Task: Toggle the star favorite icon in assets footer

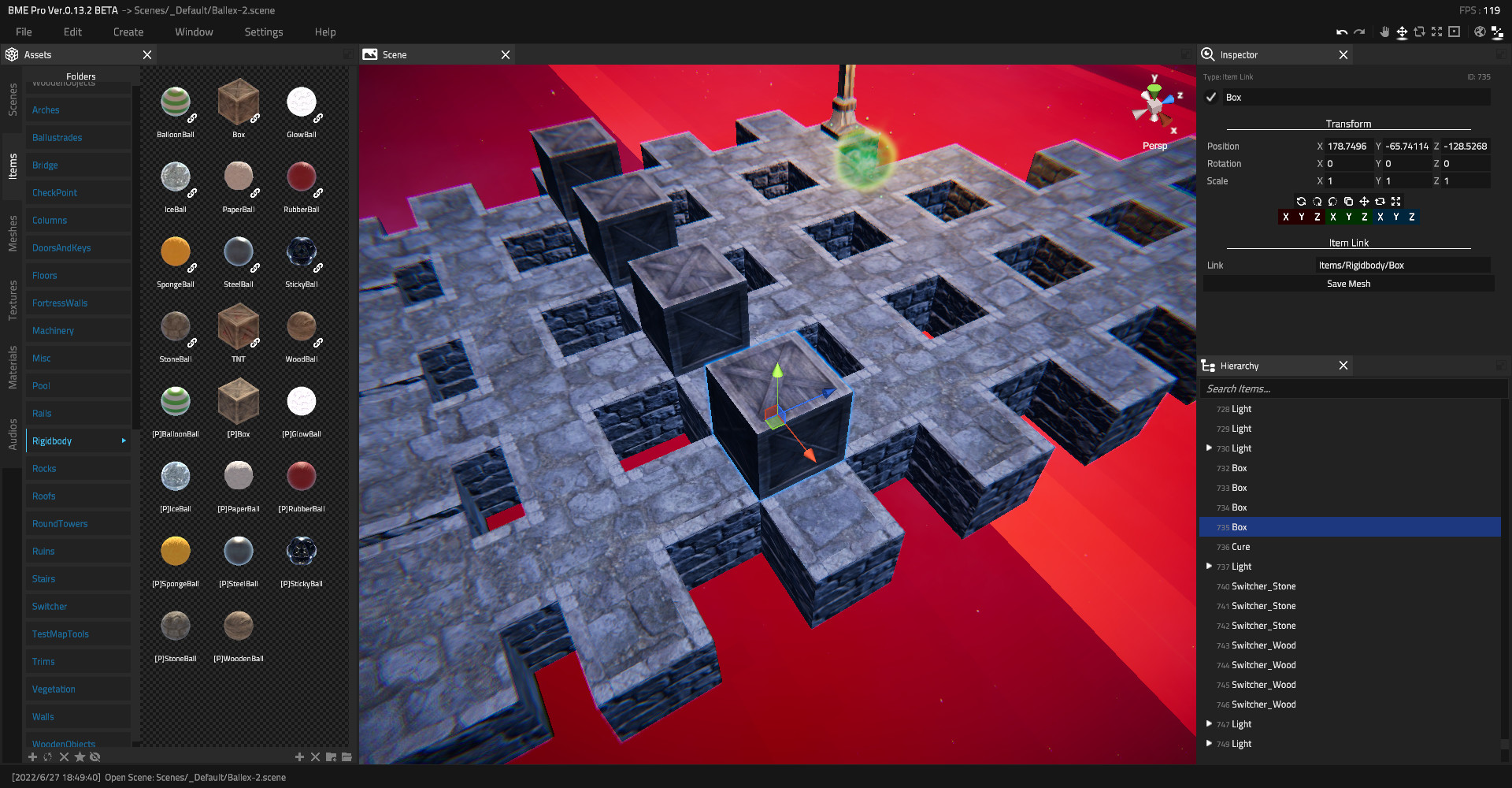Action: pos(79,756)
